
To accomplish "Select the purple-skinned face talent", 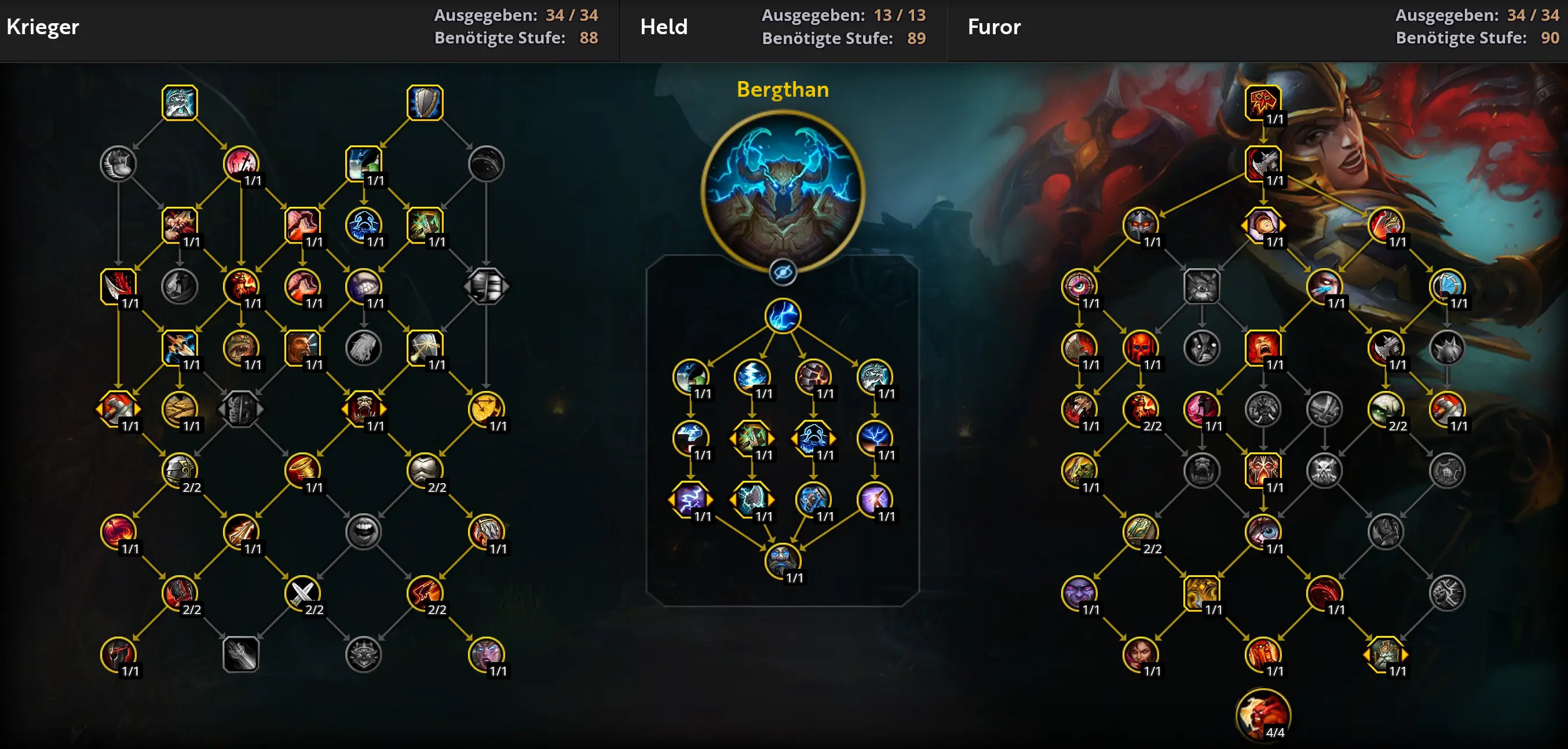I will click(1079, 593).
